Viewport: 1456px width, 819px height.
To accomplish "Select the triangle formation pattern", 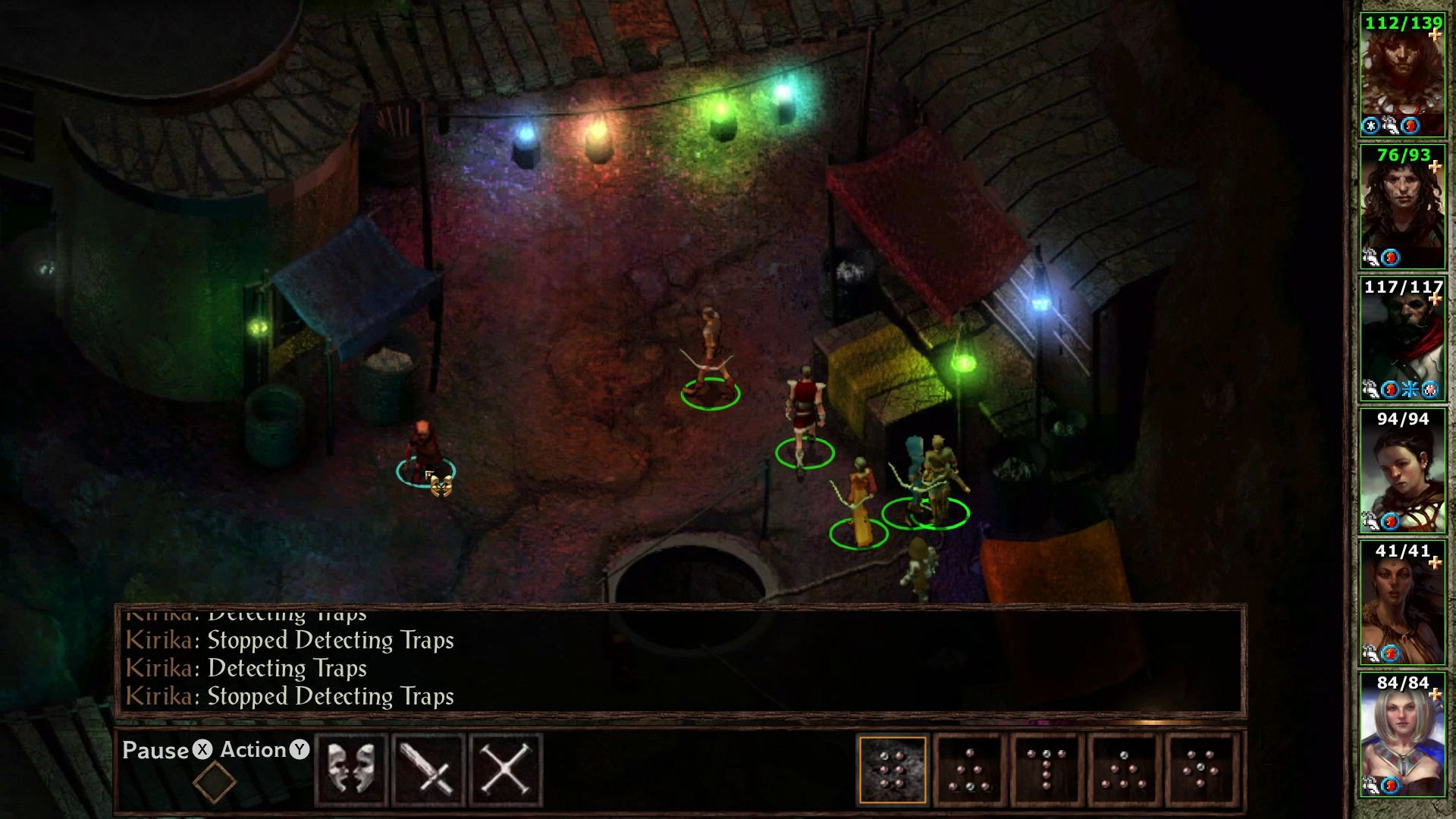I will [x=971, y=768].
